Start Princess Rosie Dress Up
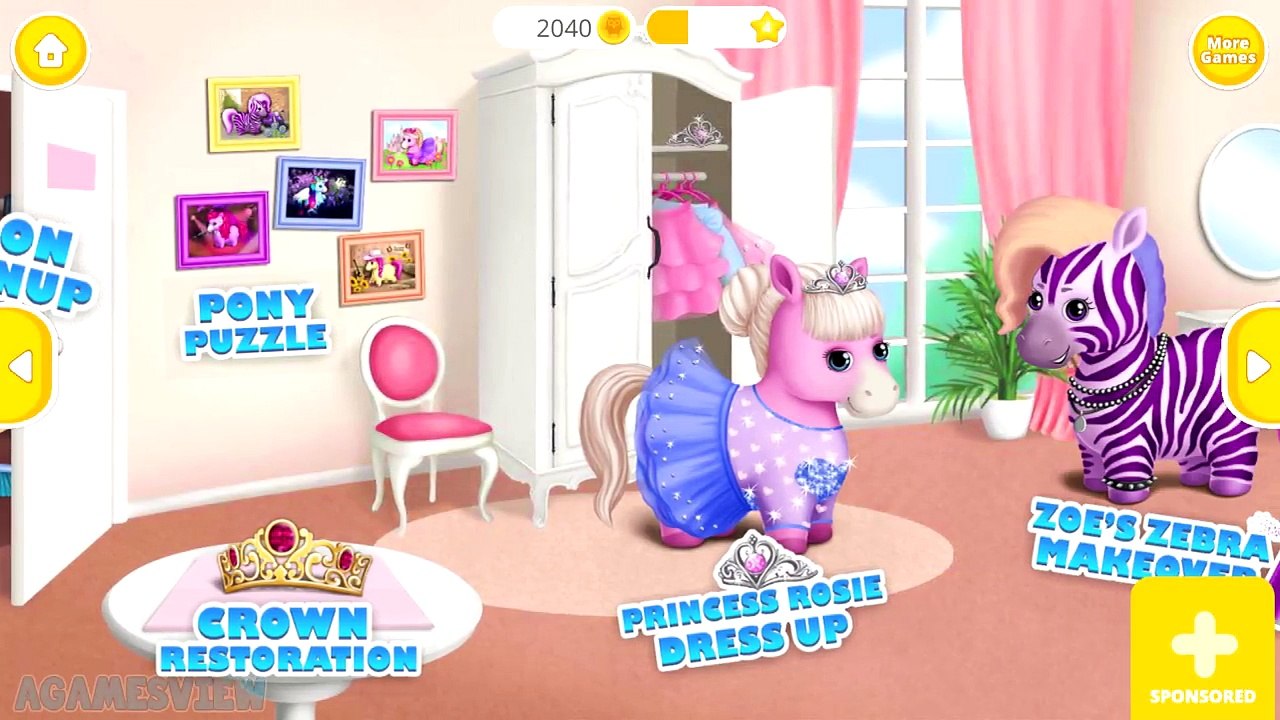The height and width of the screenshot is (720, 1280). (x=752, y=618)
